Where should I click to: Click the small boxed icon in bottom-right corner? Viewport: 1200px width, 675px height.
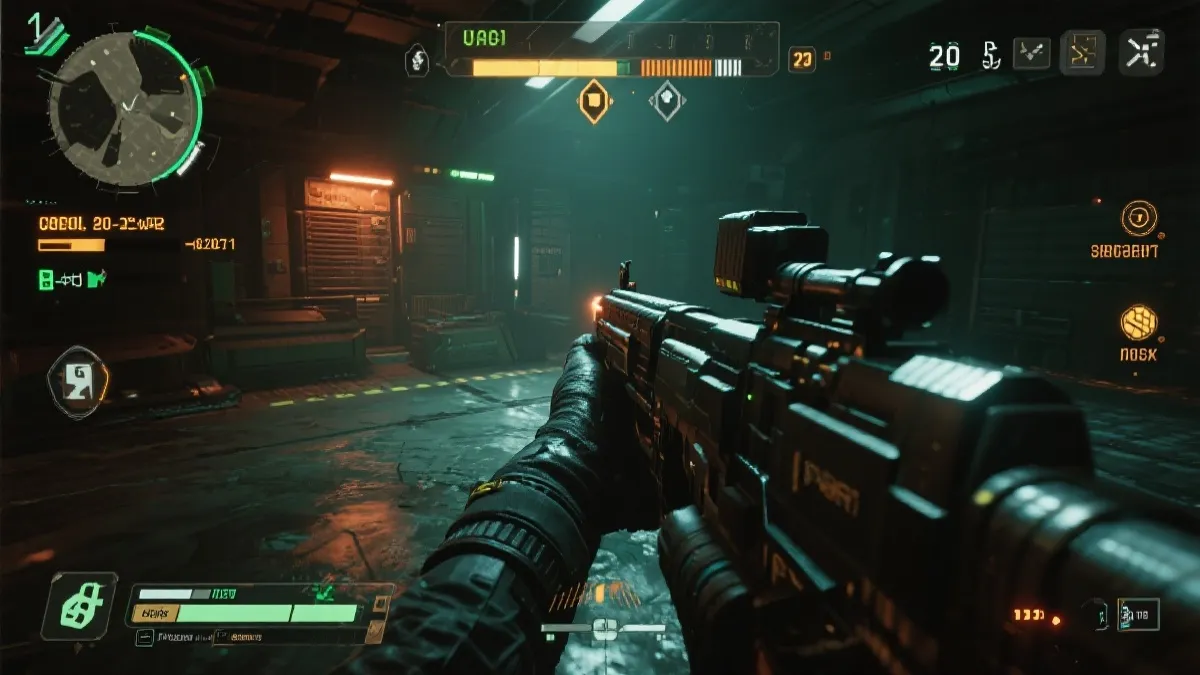click(1138, 613)
